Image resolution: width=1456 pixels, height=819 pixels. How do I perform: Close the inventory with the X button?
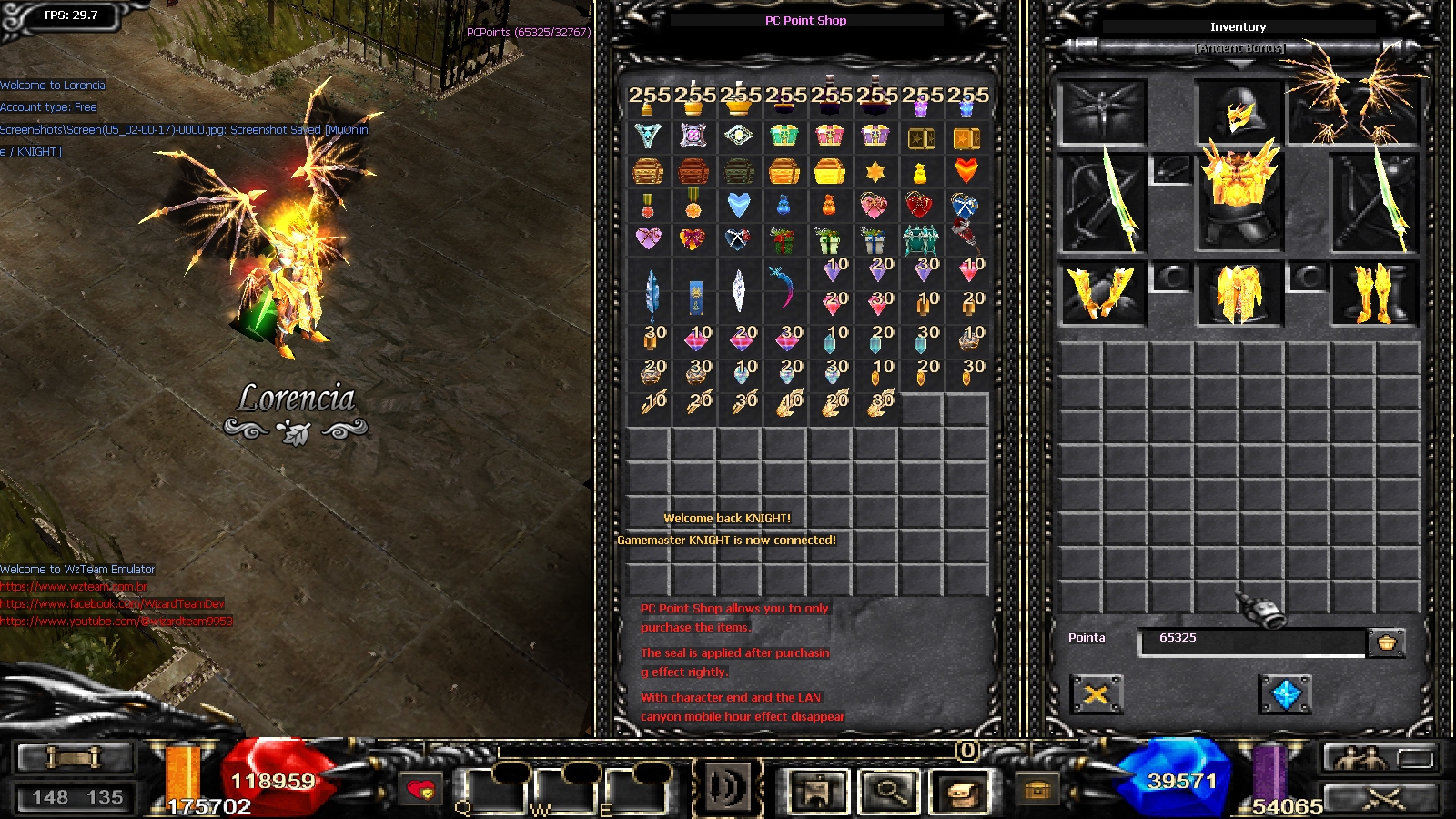[1097, 695]
